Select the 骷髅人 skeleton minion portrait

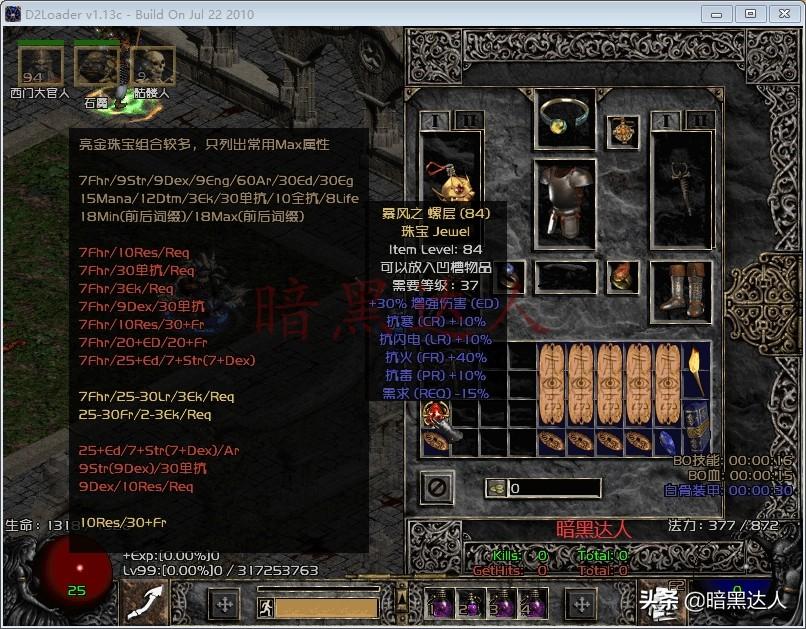point(152,66)
